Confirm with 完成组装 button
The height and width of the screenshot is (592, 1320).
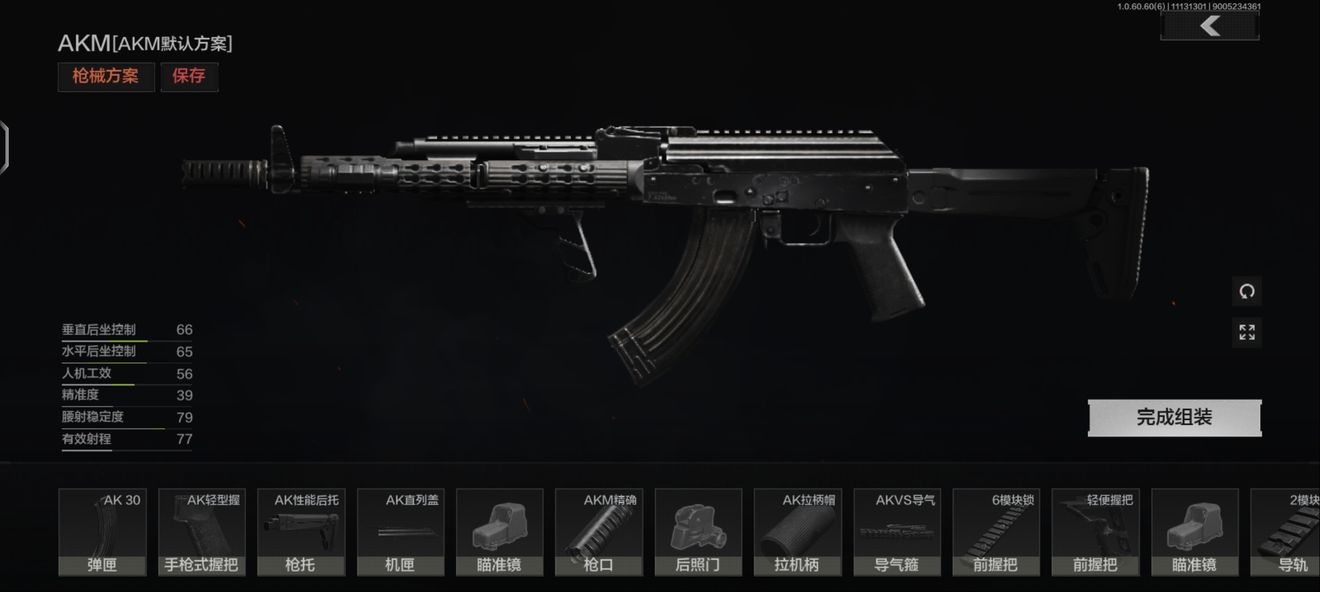coord(1174,418)
